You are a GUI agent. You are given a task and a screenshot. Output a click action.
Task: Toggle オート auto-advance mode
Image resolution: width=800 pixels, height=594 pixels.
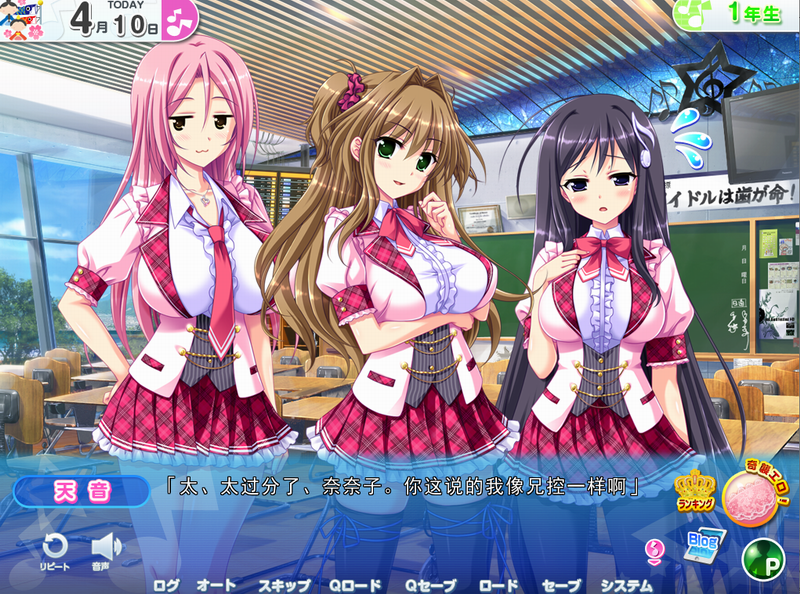pos(216,585)
